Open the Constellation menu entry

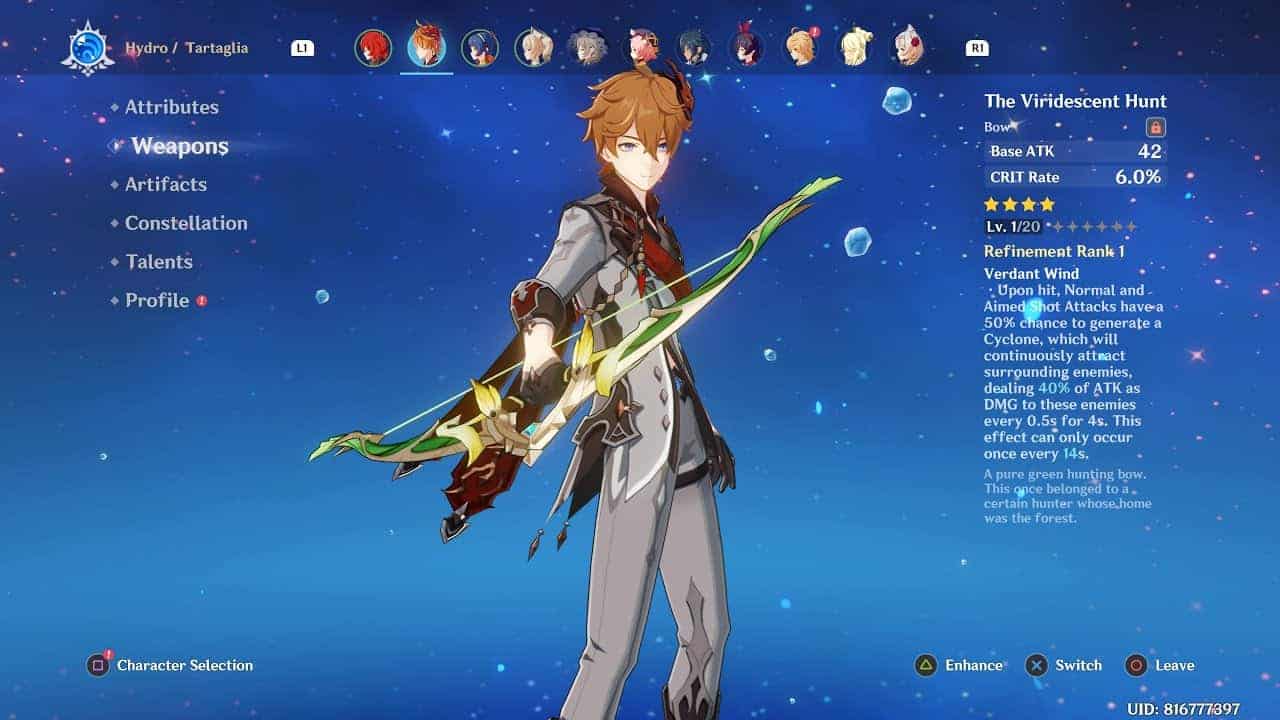(186, 223)
